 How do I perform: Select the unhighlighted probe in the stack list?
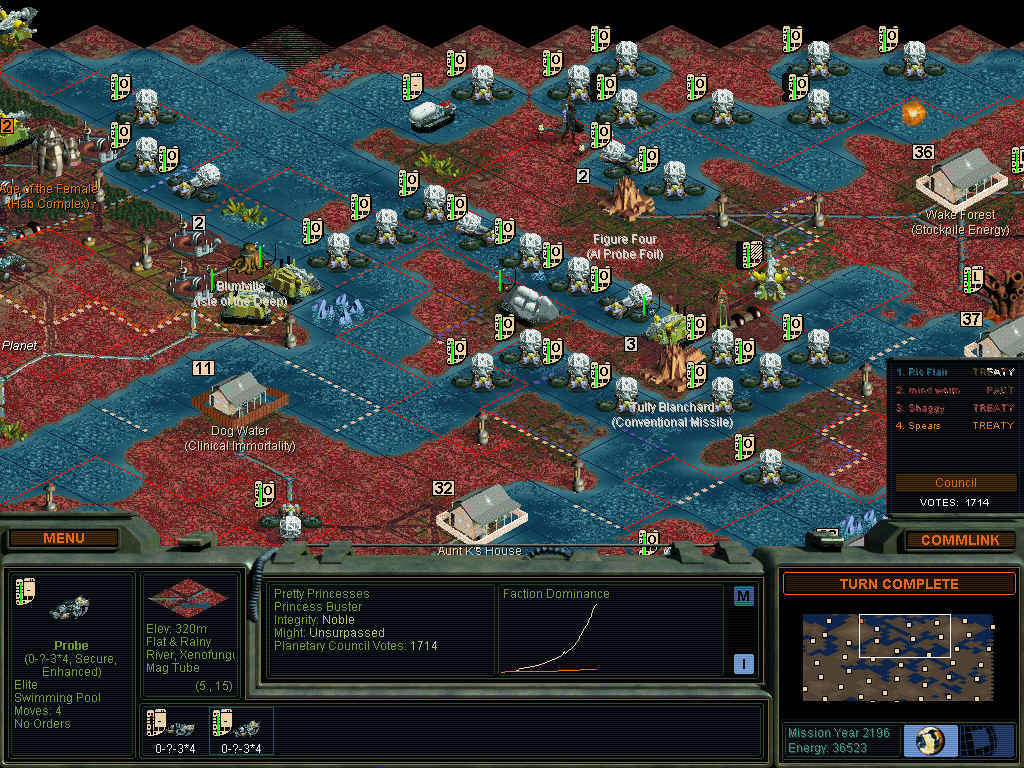point(240,730)
